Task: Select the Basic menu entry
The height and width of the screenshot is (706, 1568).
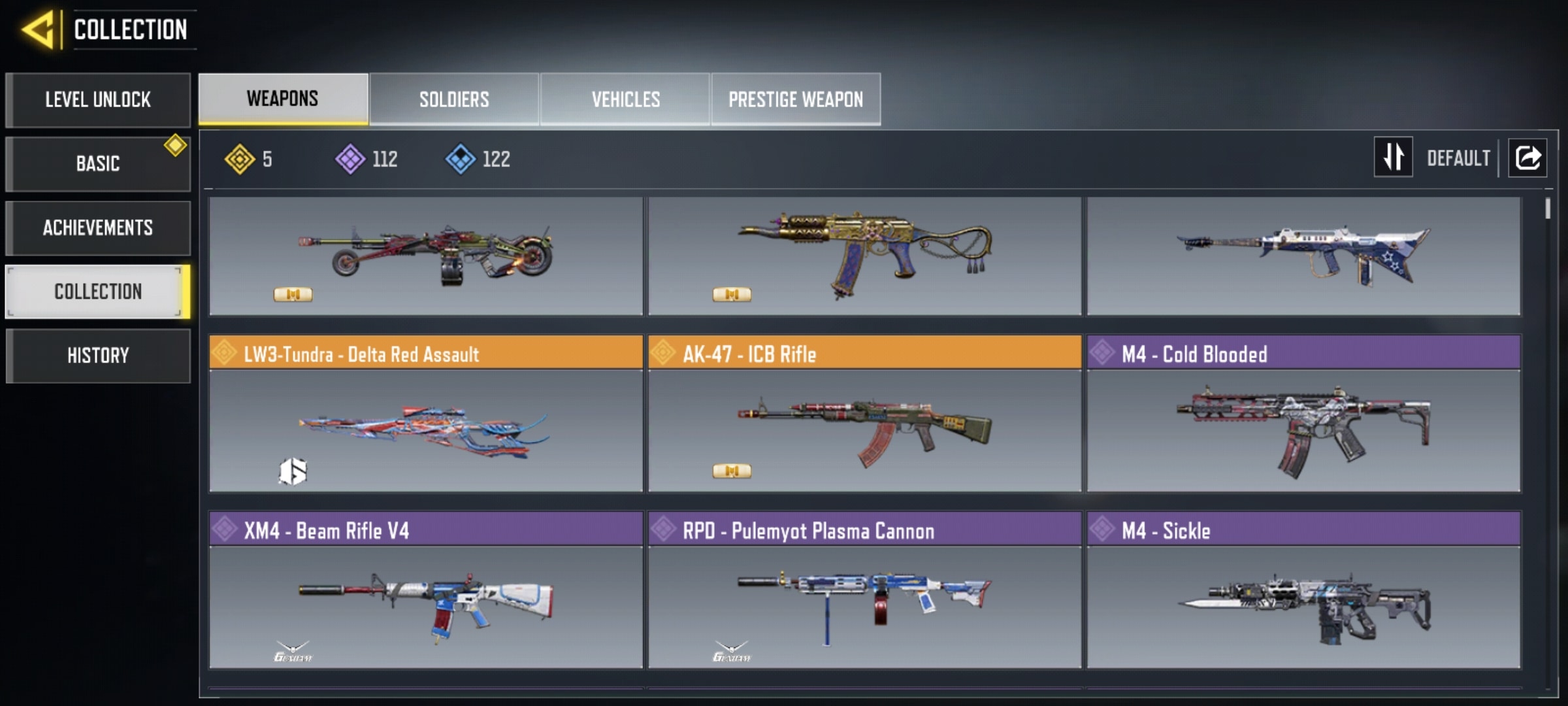Action: click(x=98, y=163)
